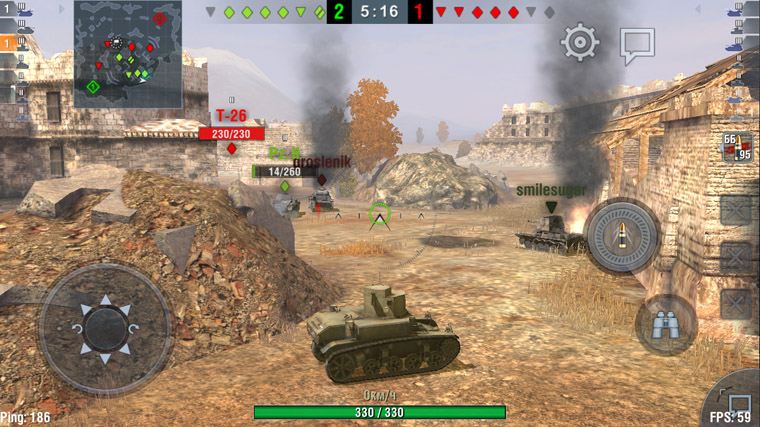
Task: Open the chat speech bubble
Action: click(x=636, y=44)
